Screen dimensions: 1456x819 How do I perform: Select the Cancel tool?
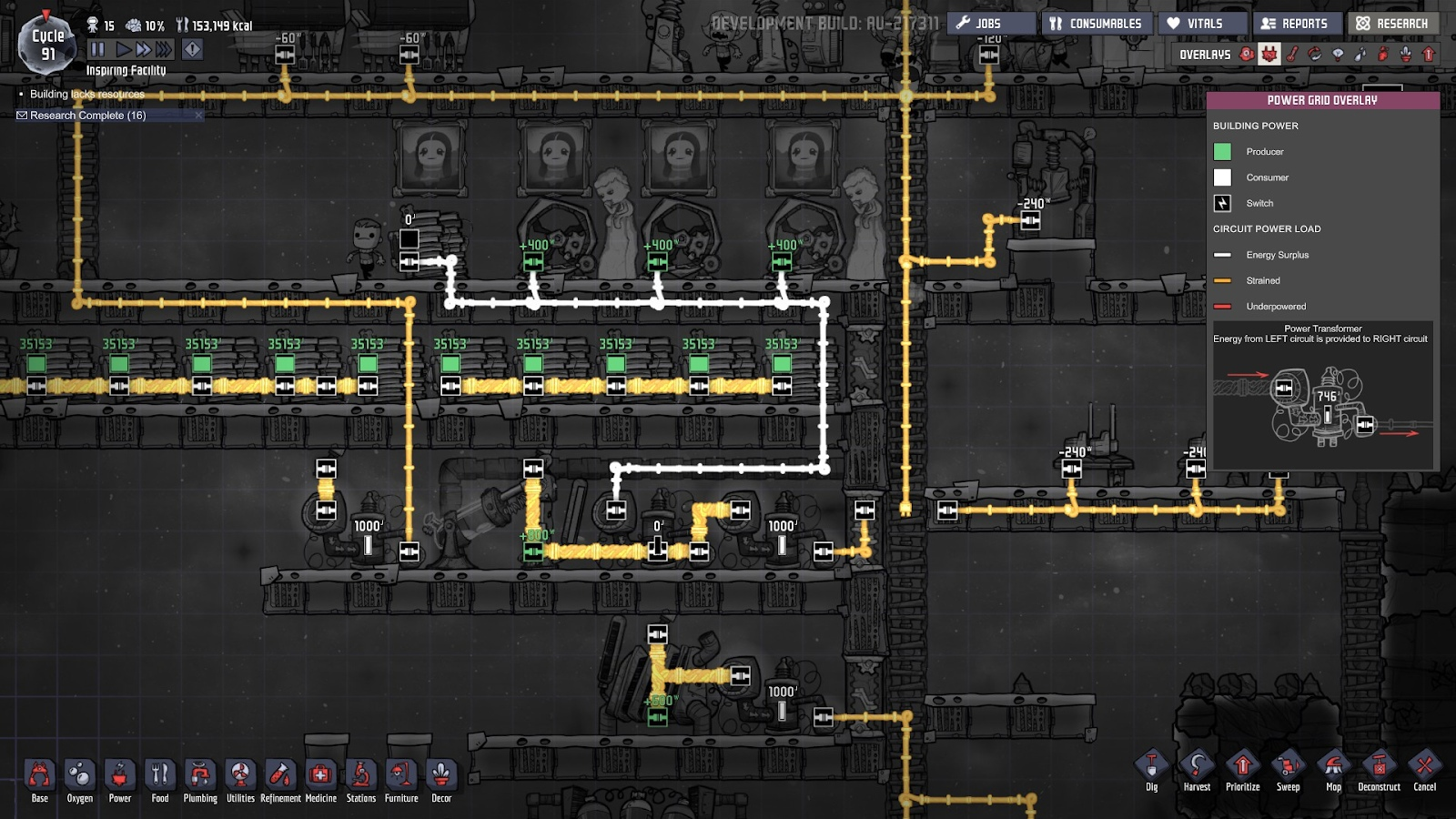pos(1424,770)
